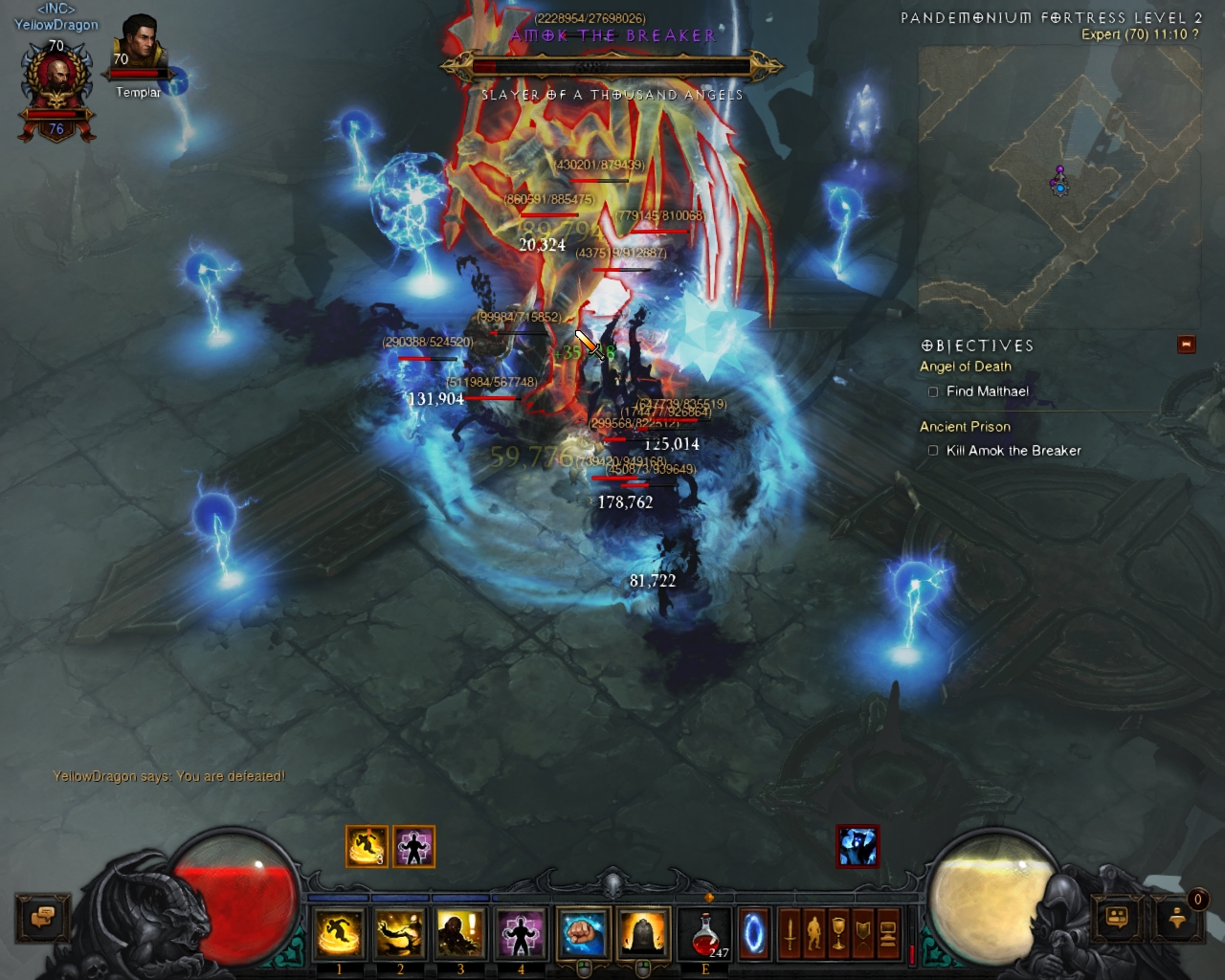The image size is (1225, 980).
Task: Drink the red health potion
Action: pos(706,933)
